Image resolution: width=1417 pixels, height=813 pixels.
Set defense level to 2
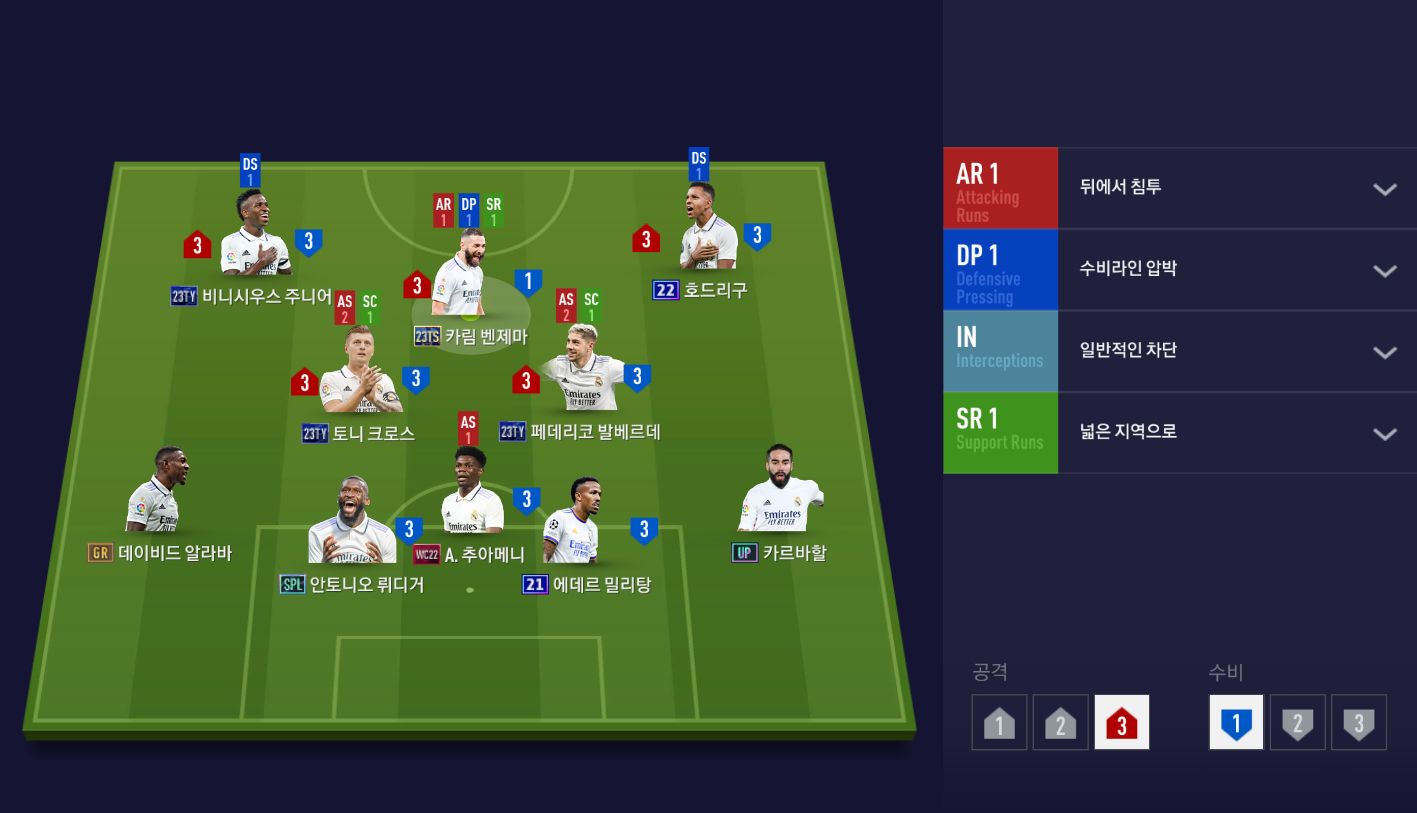pyautogui.click(x=1297, y=722)
